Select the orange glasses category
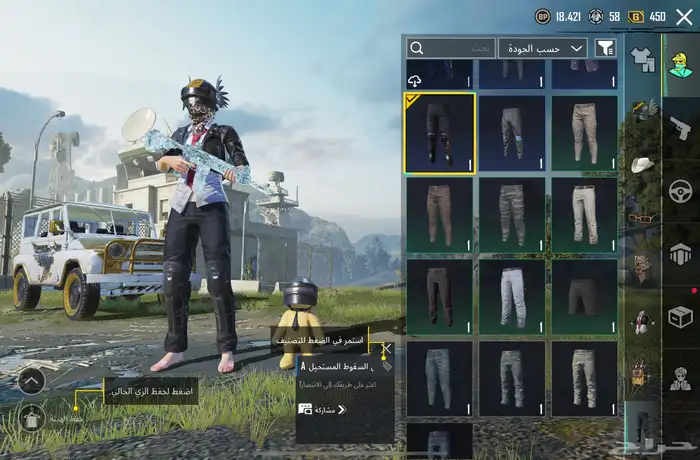700x460 pixels. 641,215
